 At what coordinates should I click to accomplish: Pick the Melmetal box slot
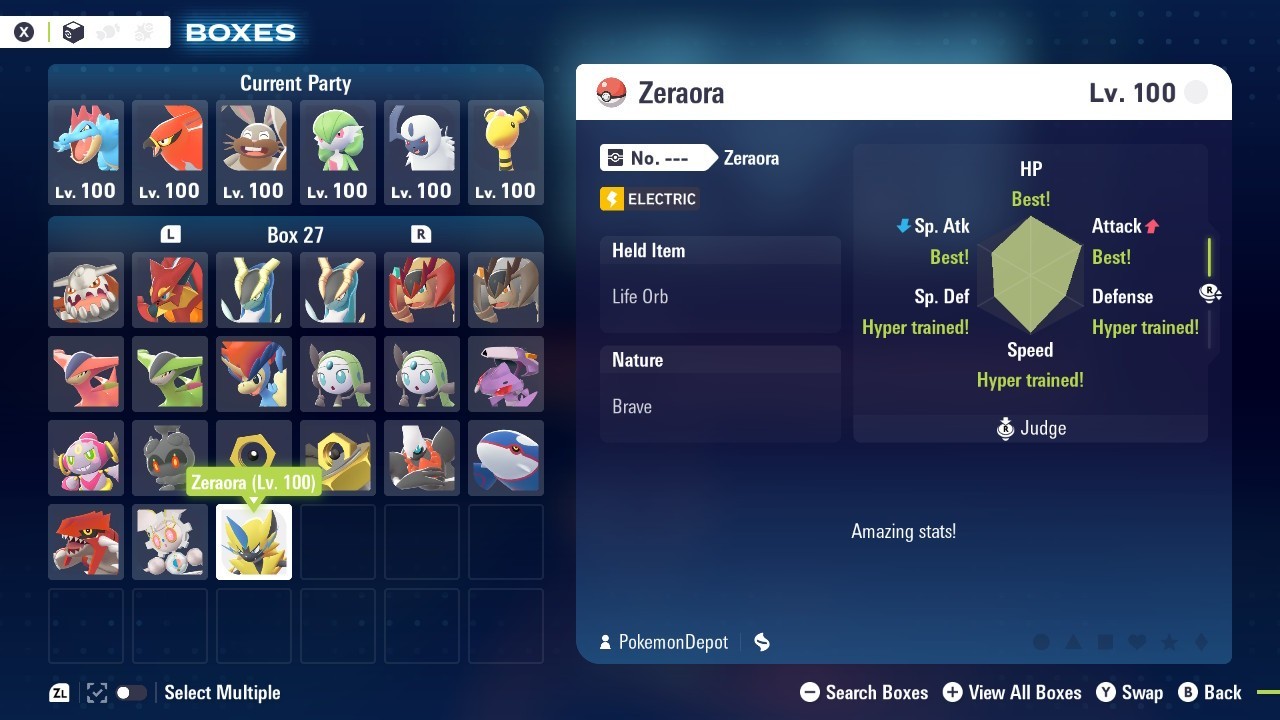[338, 458]
